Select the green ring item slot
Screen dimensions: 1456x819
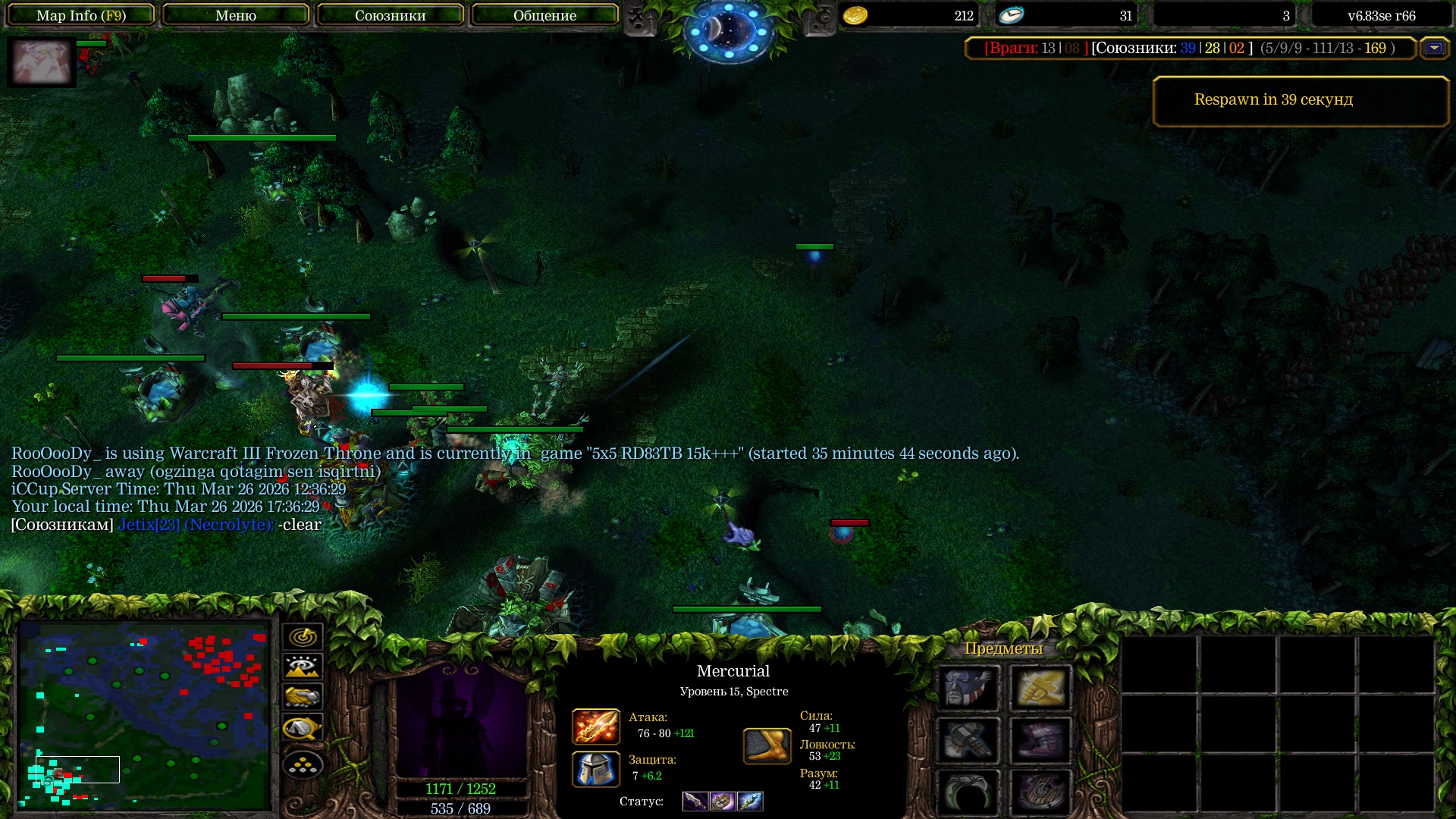(968, 792)
